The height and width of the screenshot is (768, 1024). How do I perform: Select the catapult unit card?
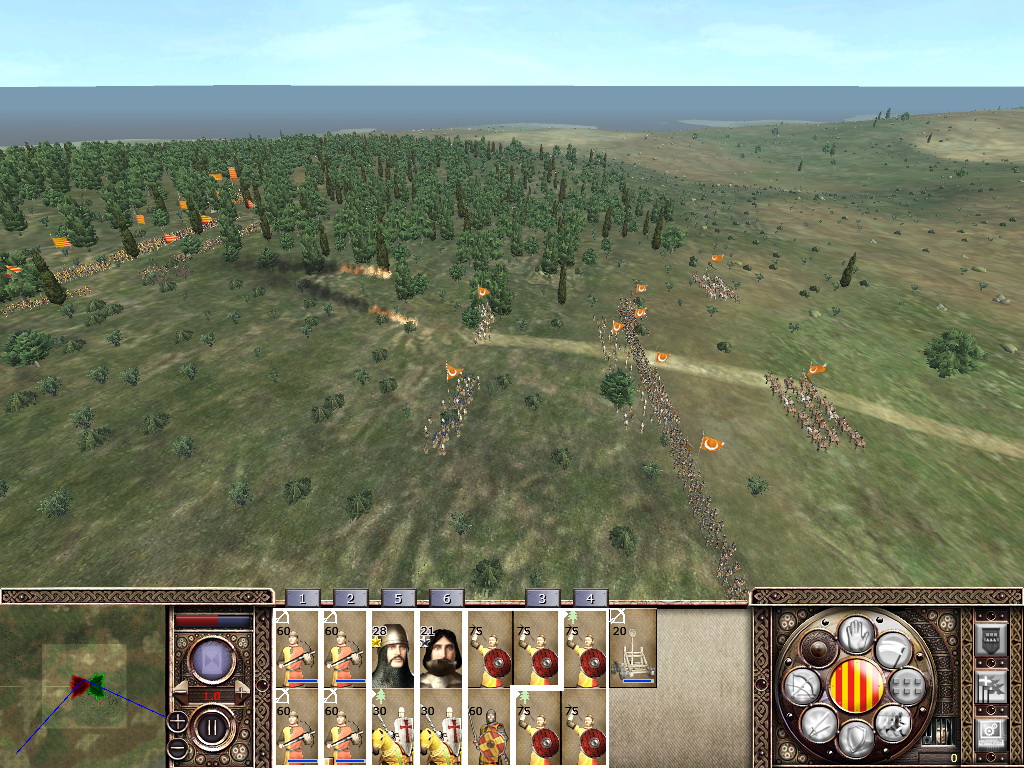[633, 648]
